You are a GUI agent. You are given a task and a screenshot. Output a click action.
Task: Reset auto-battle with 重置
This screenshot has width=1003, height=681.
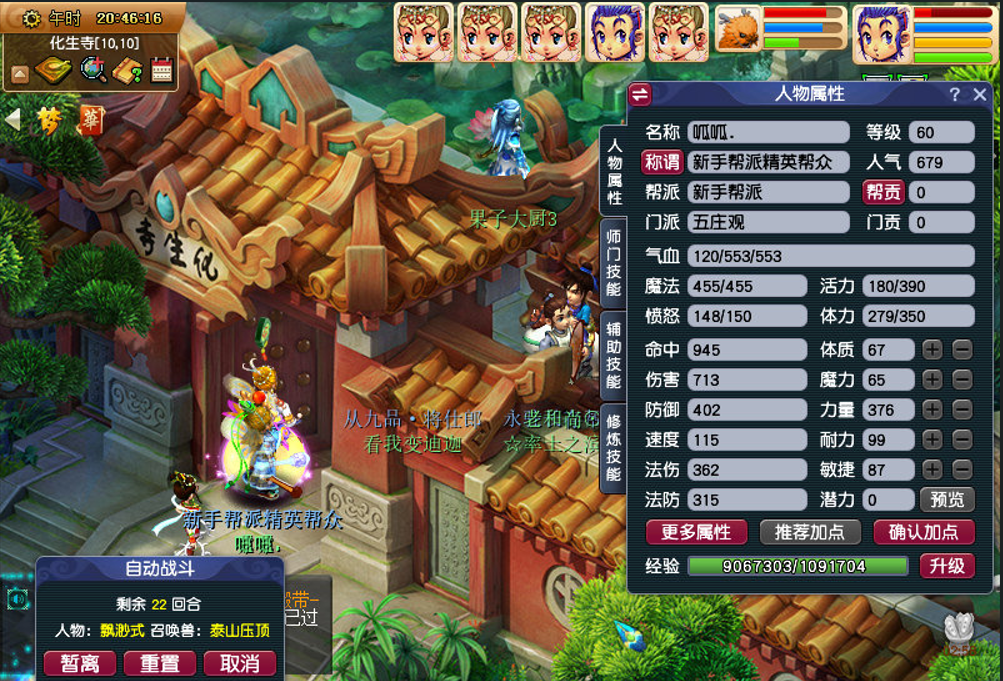(x=159, y=663)
